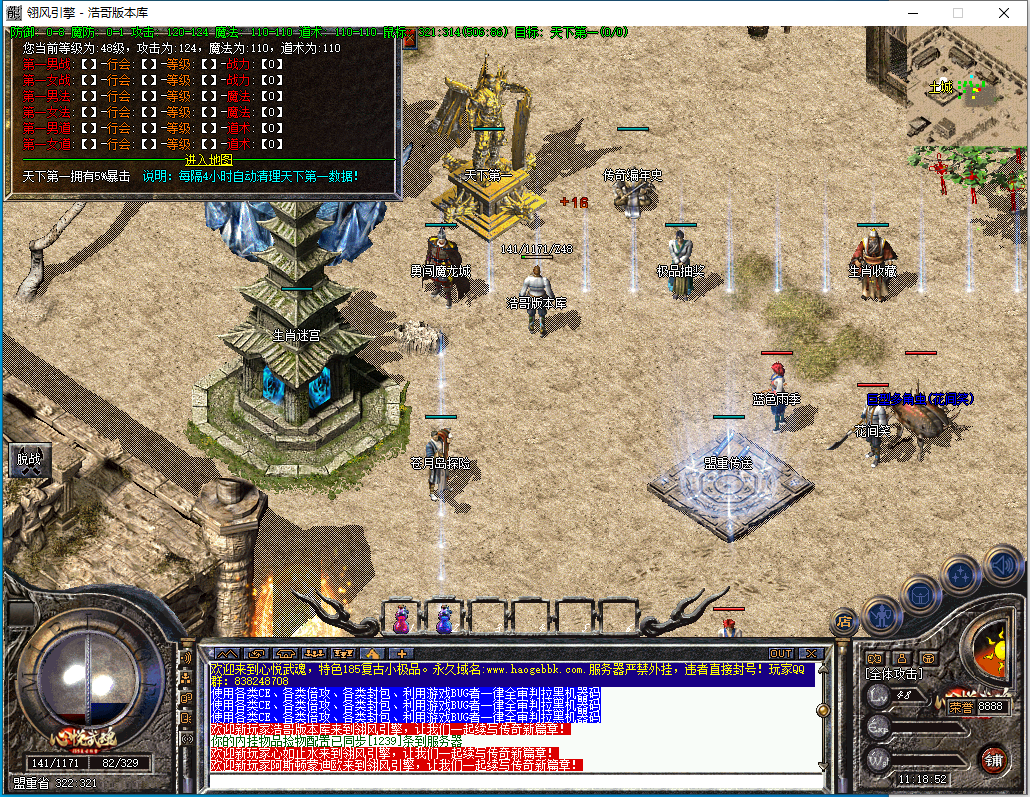Toggle the 全体攻击 attack mode label
Viewport: 1030px width, 797px height.
[x=893, y=674]
